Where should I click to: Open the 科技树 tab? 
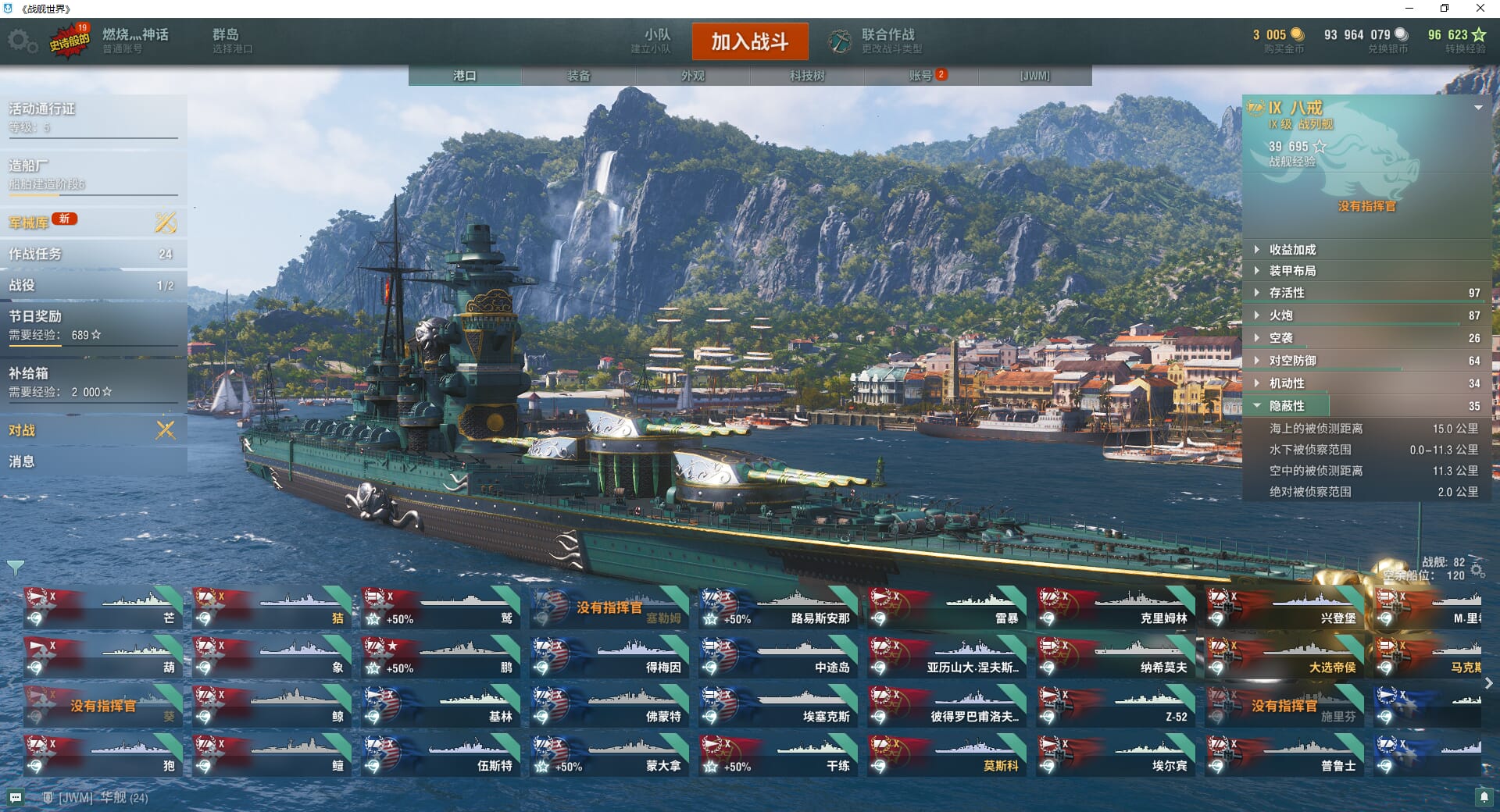(x=806, y=76)
